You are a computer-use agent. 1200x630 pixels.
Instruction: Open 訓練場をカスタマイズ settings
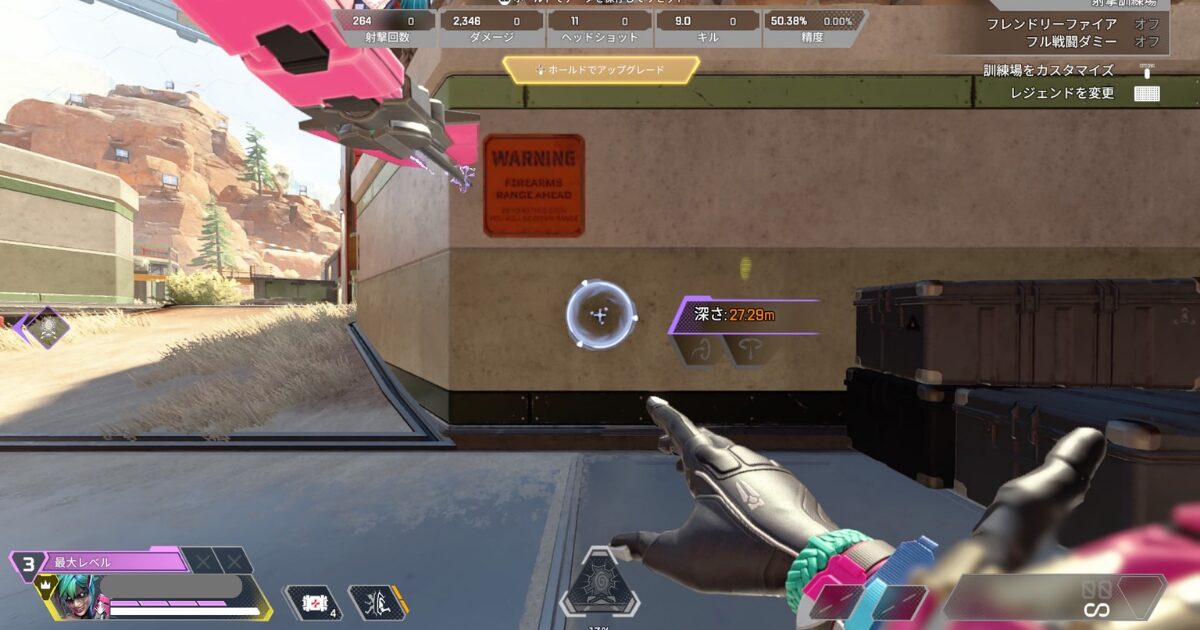click(1147, 71)
